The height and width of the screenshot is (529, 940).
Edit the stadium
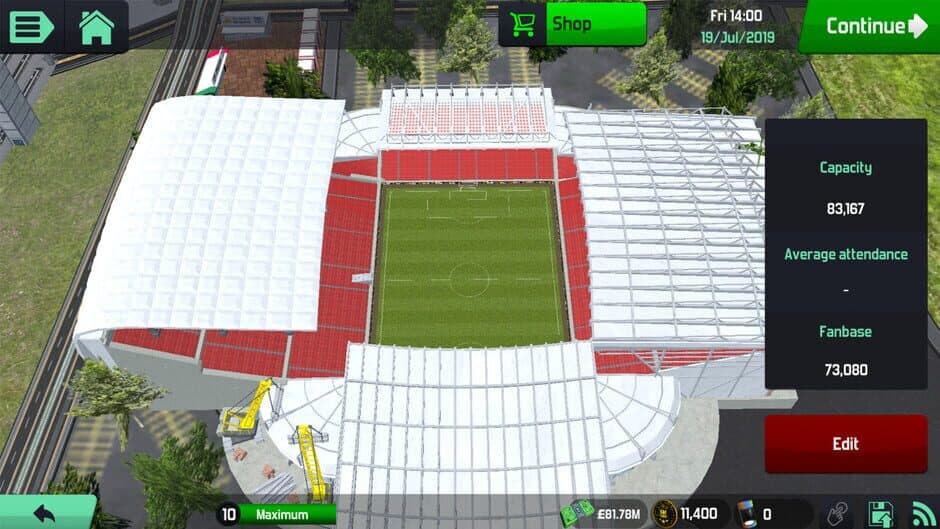tap(845, 443)
